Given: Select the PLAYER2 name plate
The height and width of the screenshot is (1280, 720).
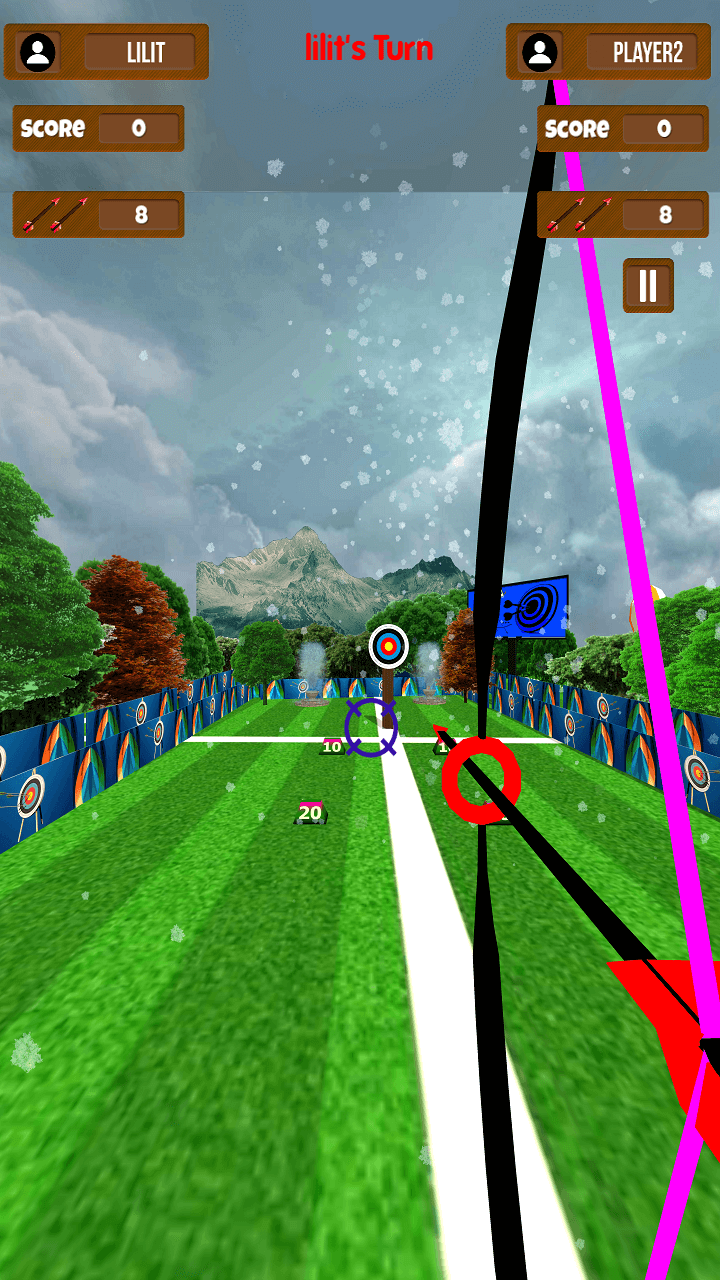Looking at the screenshot, I should click(x=647, y=53).
